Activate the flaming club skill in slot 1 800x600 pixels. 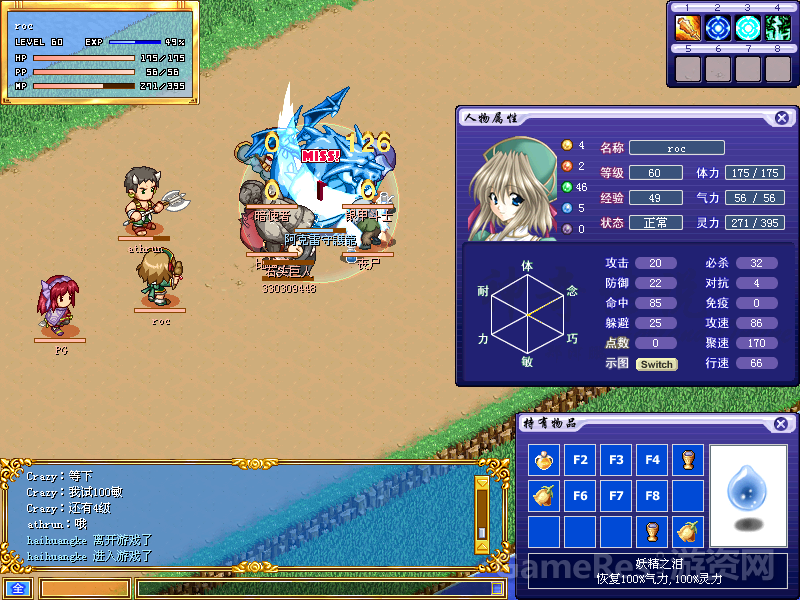tap(688, 28)
